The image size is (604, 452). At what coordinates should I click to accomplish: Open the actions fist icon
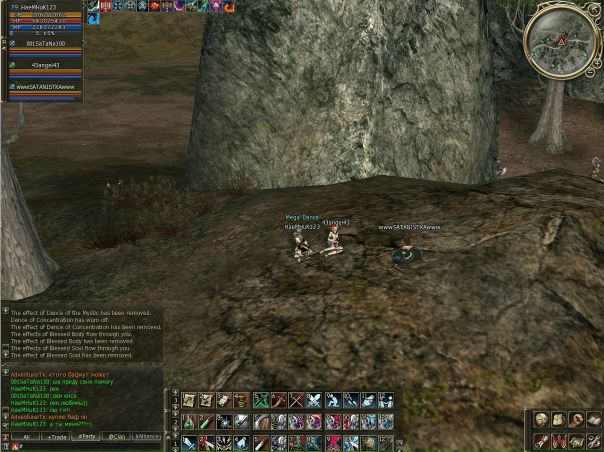[x=577, y=420]
